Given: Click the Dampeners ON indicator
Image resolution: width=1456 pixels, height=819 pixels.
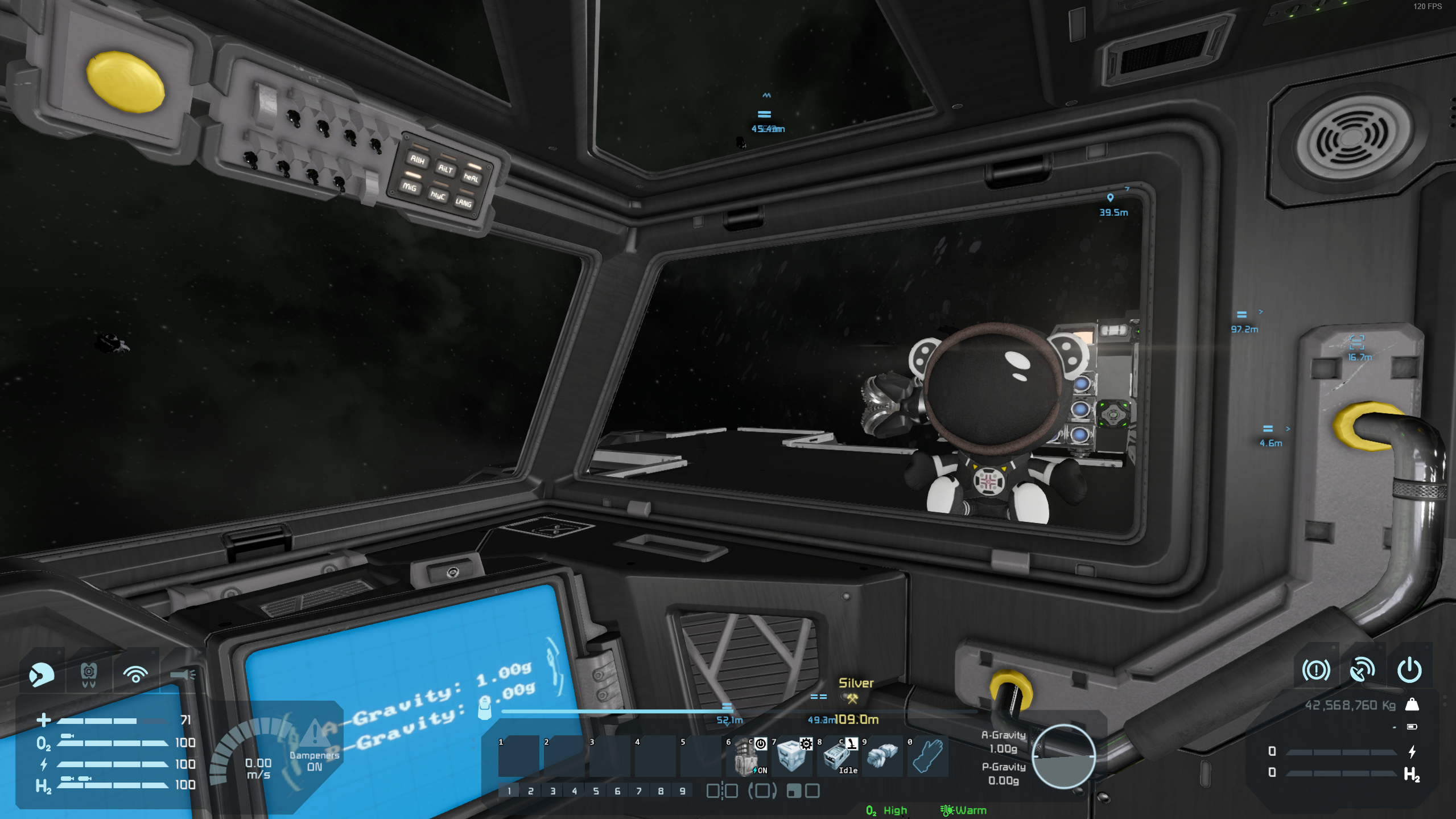Looking at the screenshot, I should click(314, 760).
